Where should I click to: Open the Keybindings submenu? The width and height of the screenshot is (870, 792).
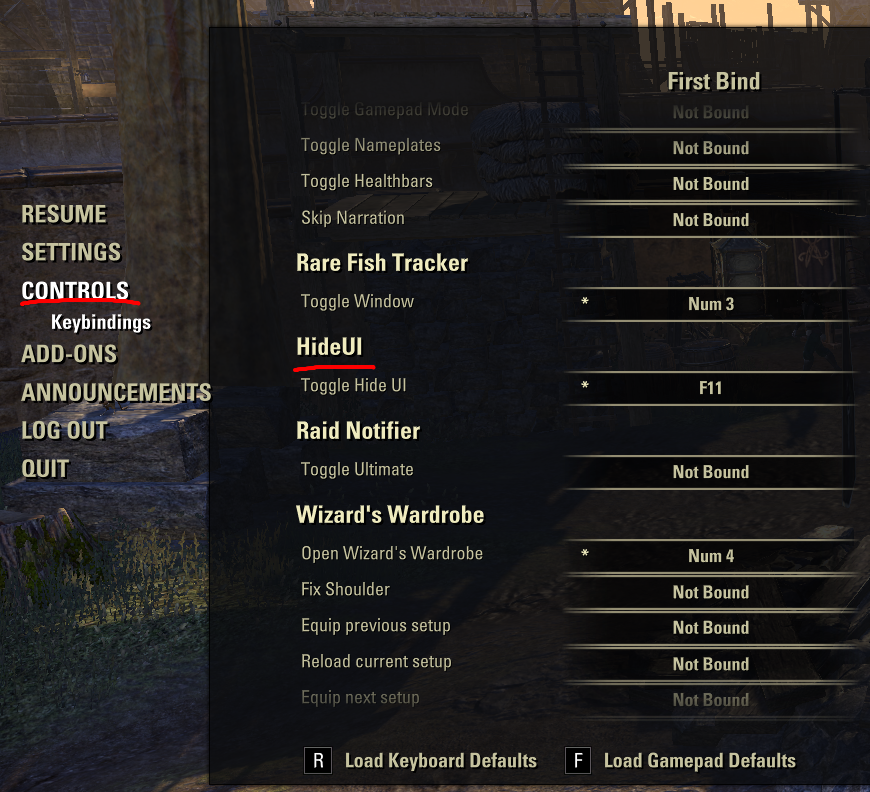point(101,322)
